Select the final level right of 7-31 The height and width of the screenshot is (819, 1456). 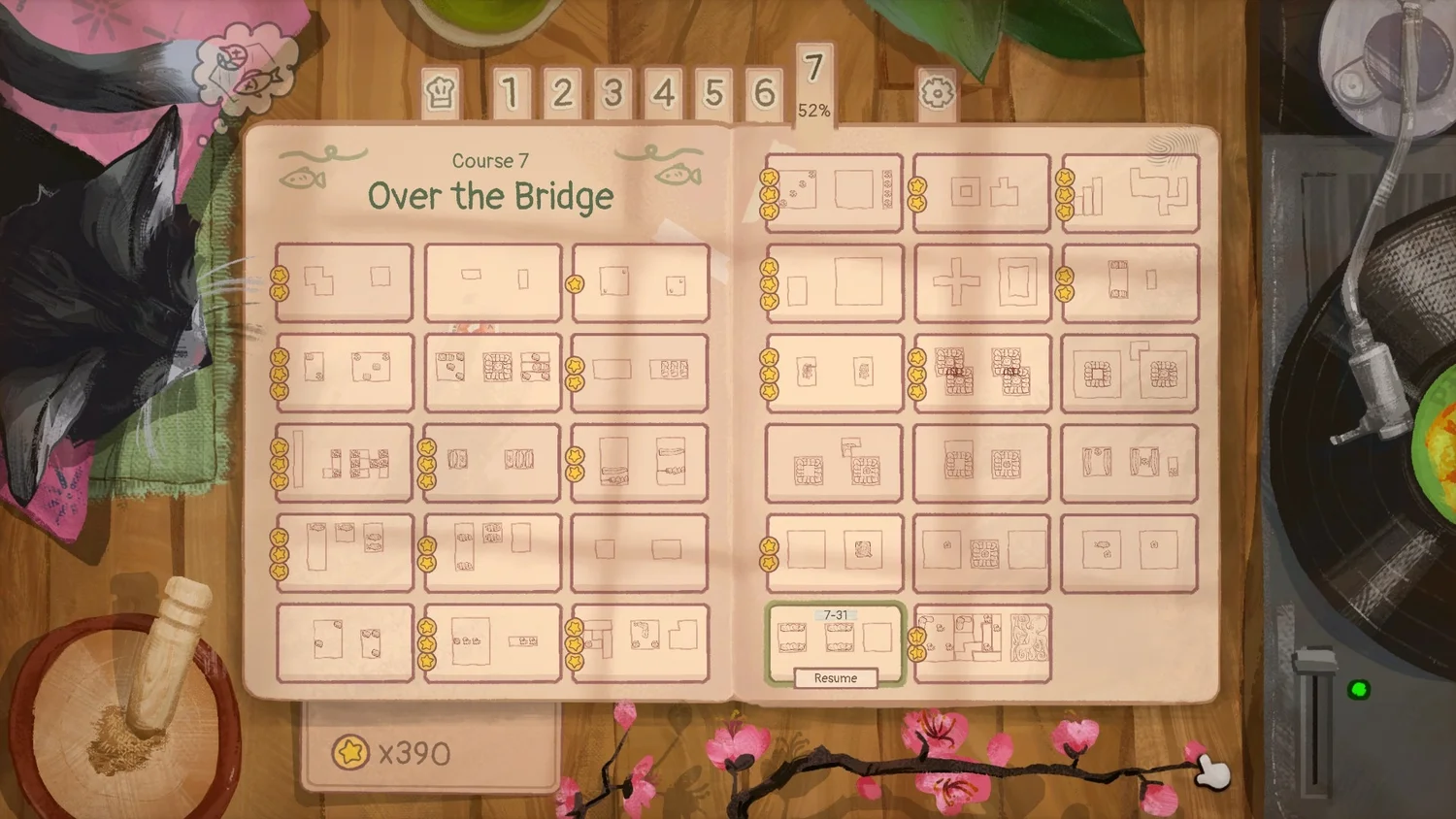(982, 643)
